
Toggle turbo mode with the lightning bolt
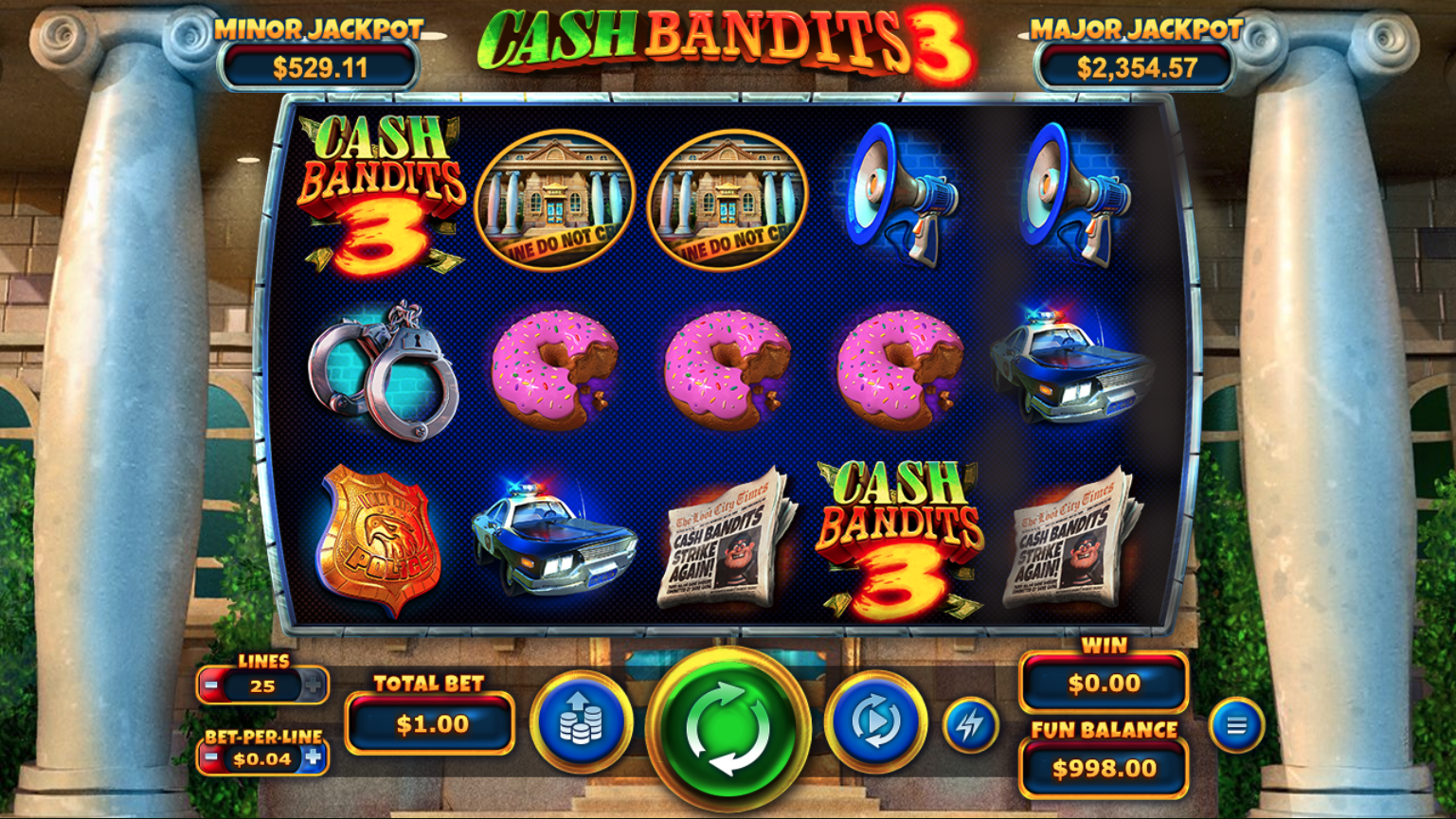pos(970,725)
